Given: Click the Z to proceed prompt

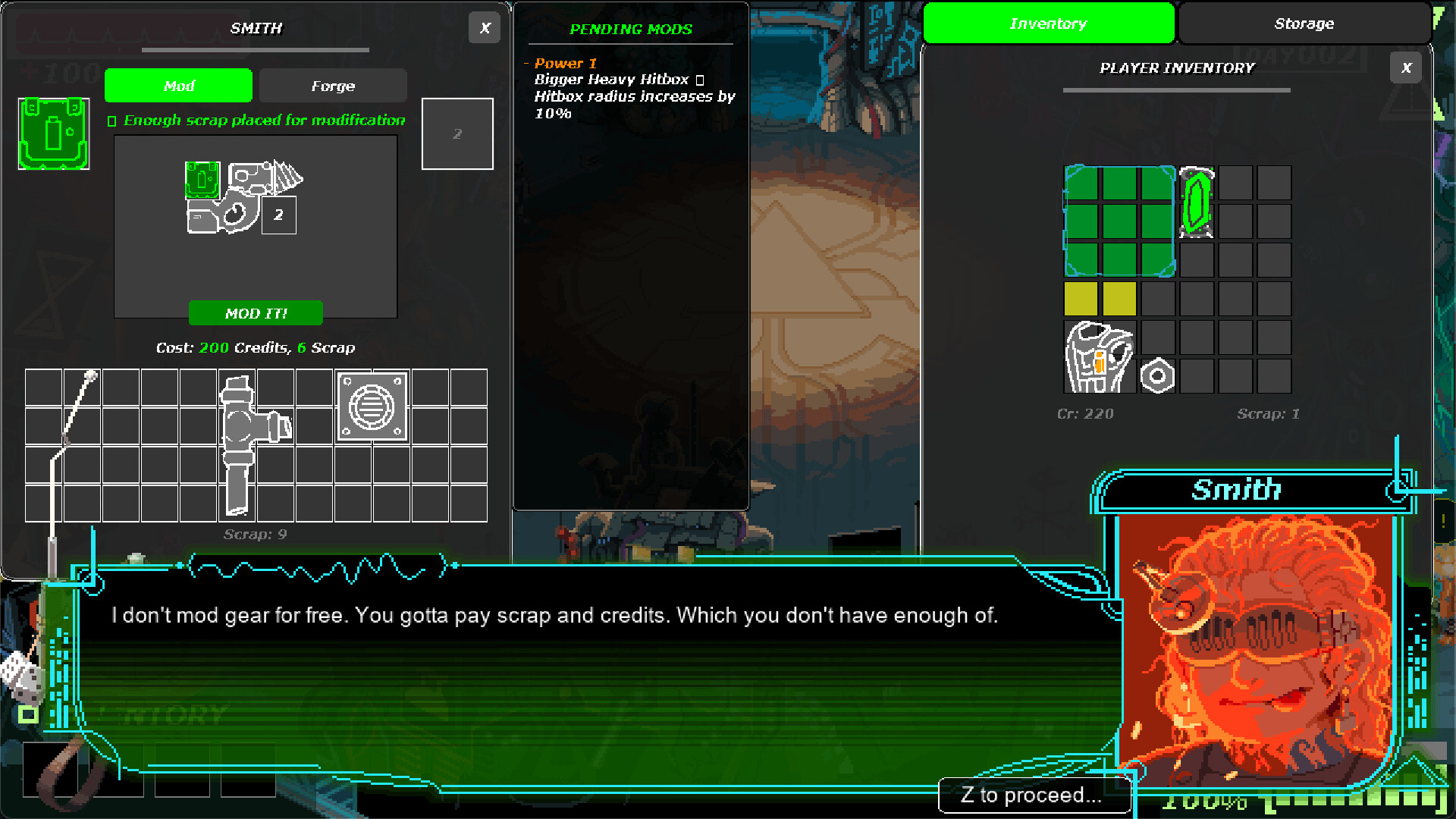Looking at the screenshot, I should click(1033, 795).
